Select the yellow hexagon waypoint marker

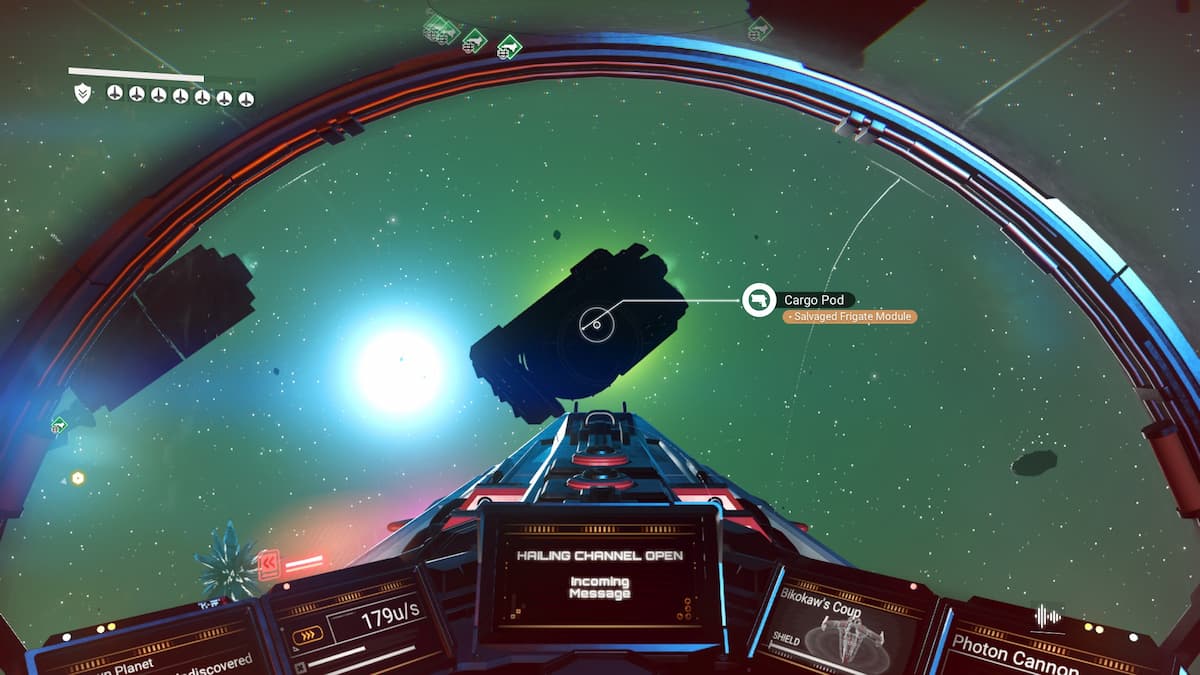77,478
